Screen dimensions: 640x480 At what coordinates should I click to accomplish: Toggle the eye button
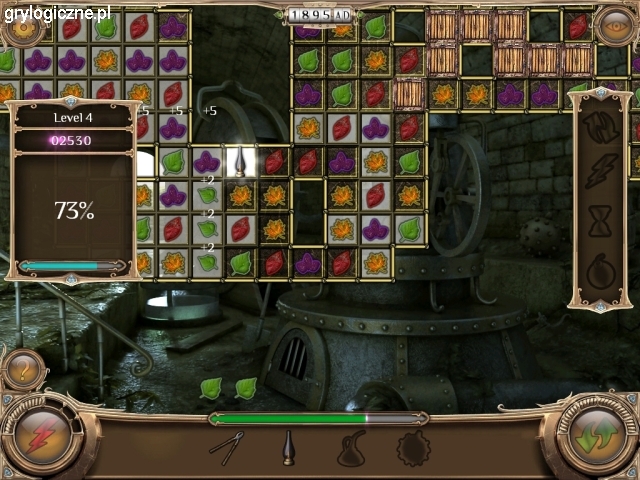(611, 25)
